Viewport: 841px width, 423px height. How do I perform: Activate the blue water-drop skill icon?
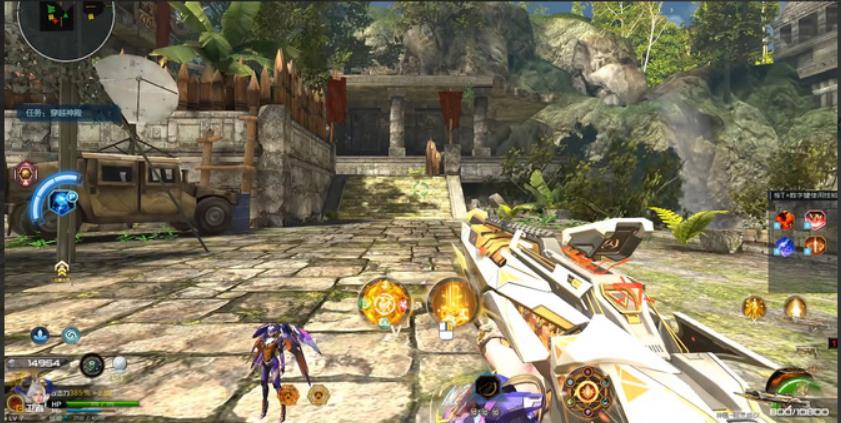pyautogui.click(x=40, y=336)
